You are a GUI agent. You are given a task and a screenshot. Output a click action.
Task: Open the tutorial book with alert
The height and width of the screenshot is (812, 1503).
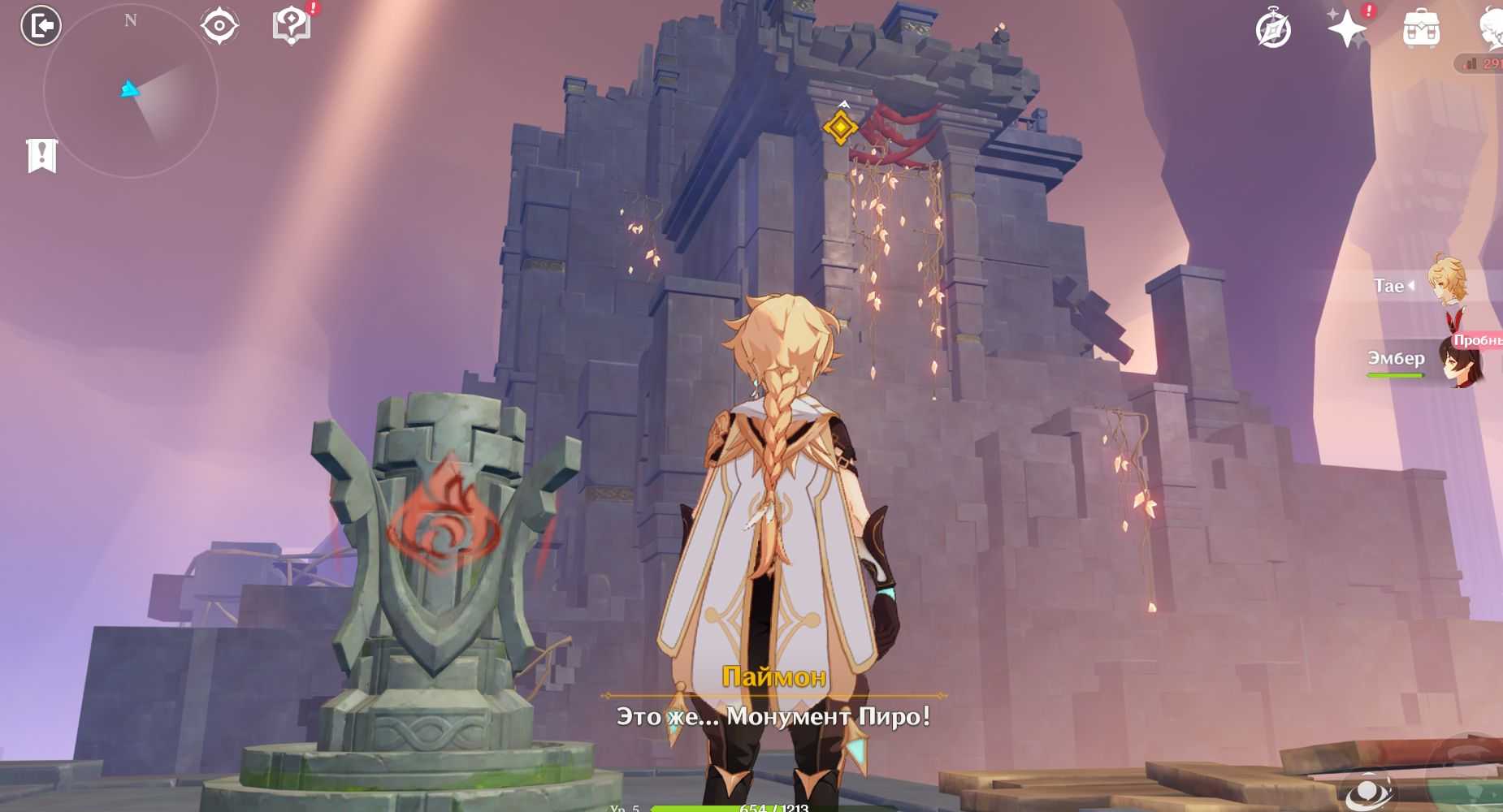pos(292,26)
